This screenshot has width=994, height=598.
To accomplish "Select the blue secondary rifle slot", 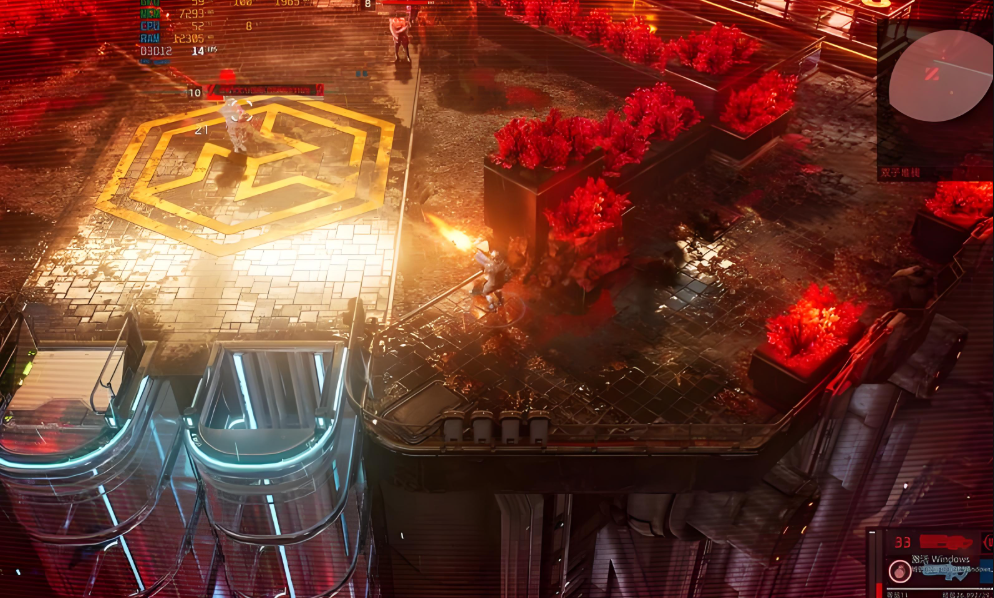I will click(945, 571).
